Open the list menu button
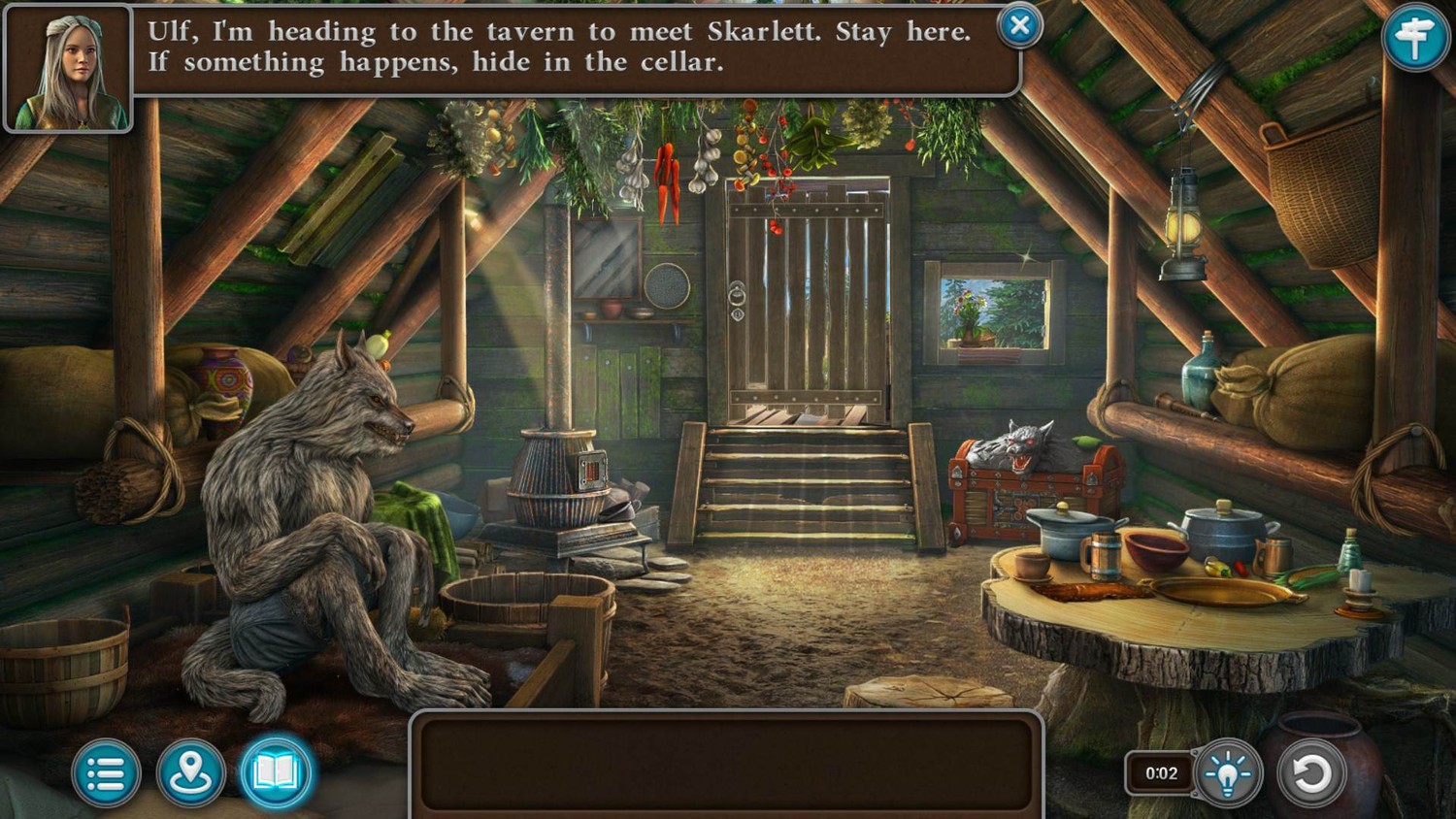 (x=106, y=773)
